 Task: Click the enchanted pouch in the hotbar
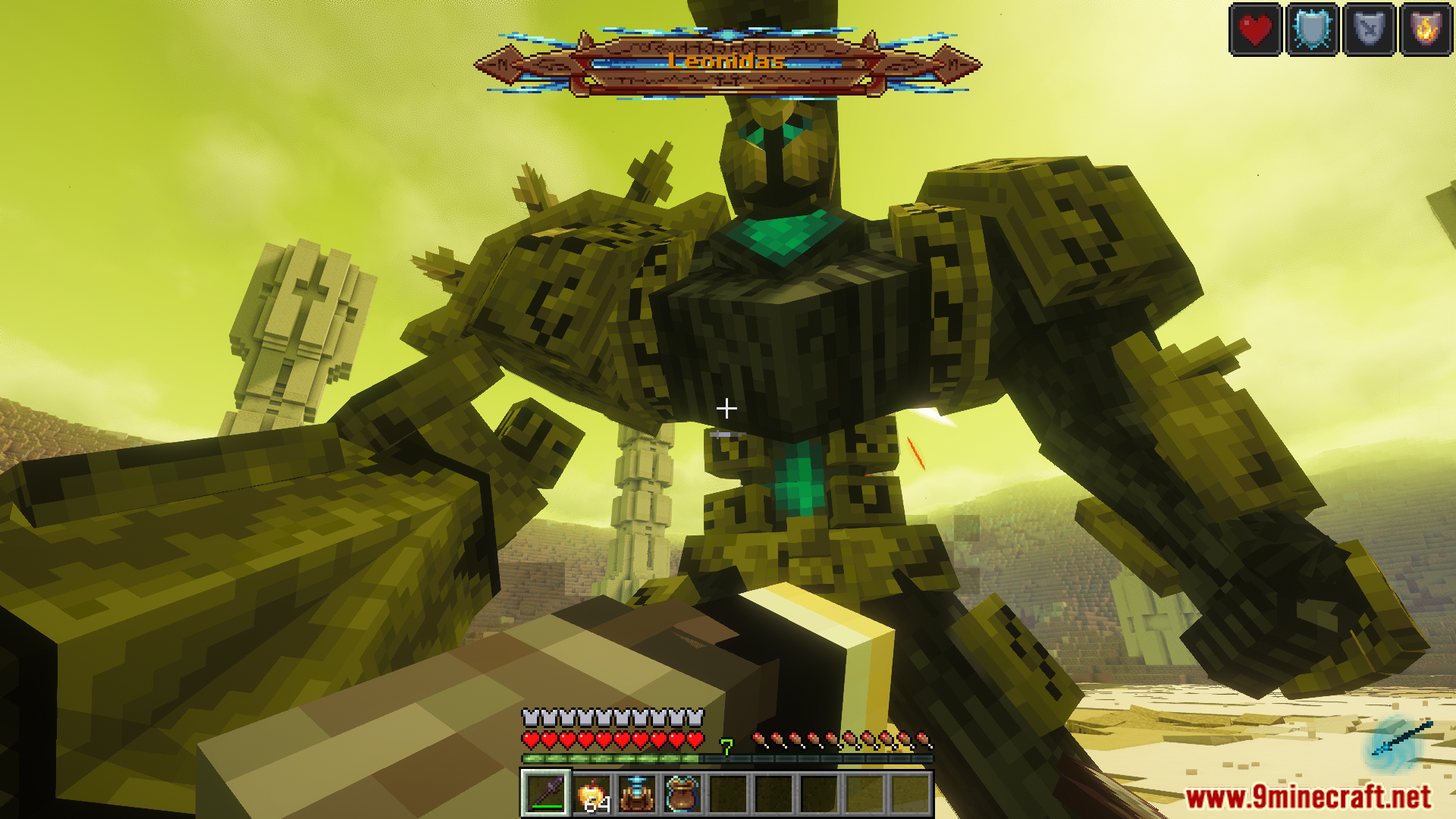[x=682, y=795]
